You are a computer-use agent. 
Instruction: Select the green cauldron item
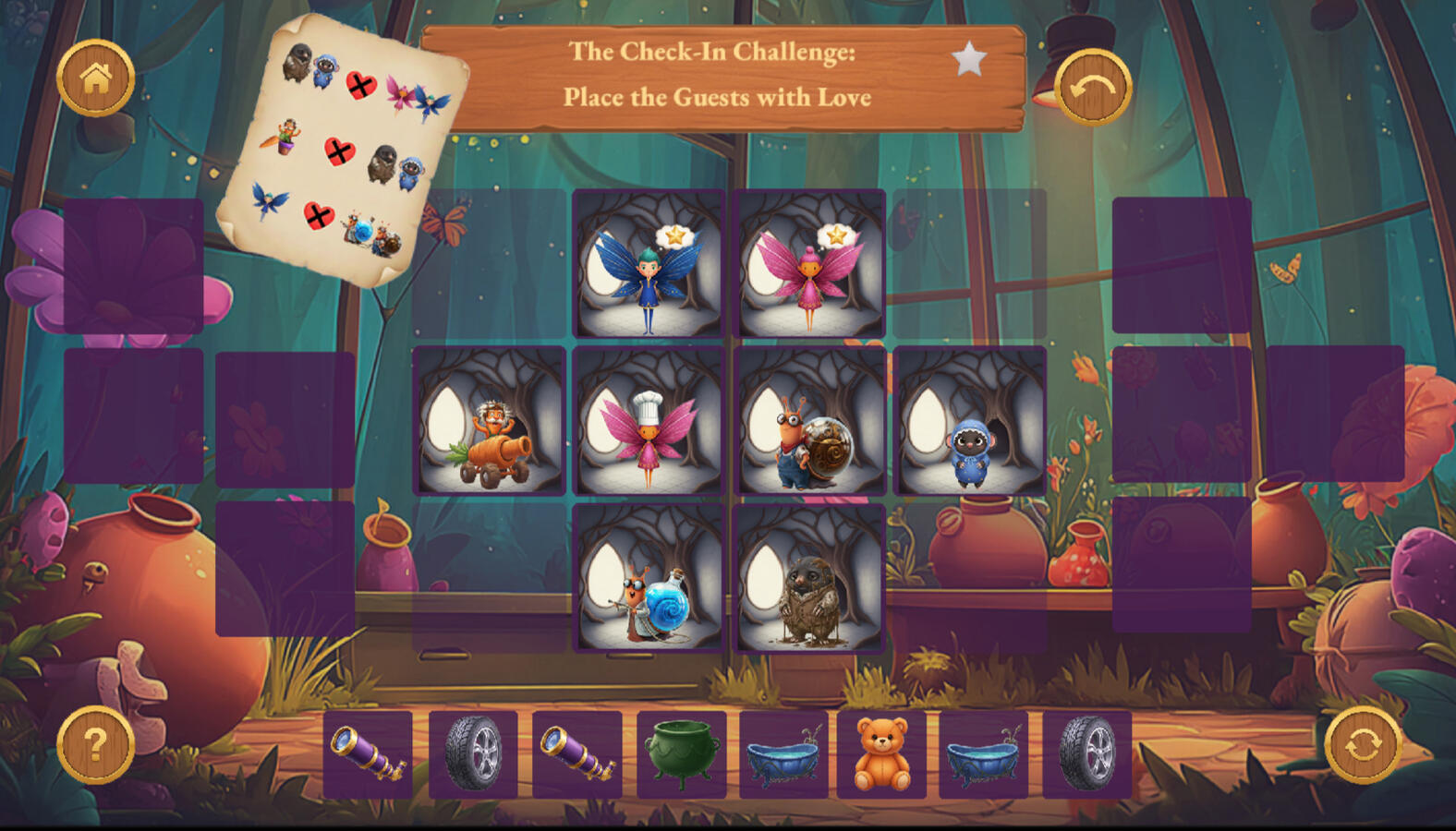681,754
